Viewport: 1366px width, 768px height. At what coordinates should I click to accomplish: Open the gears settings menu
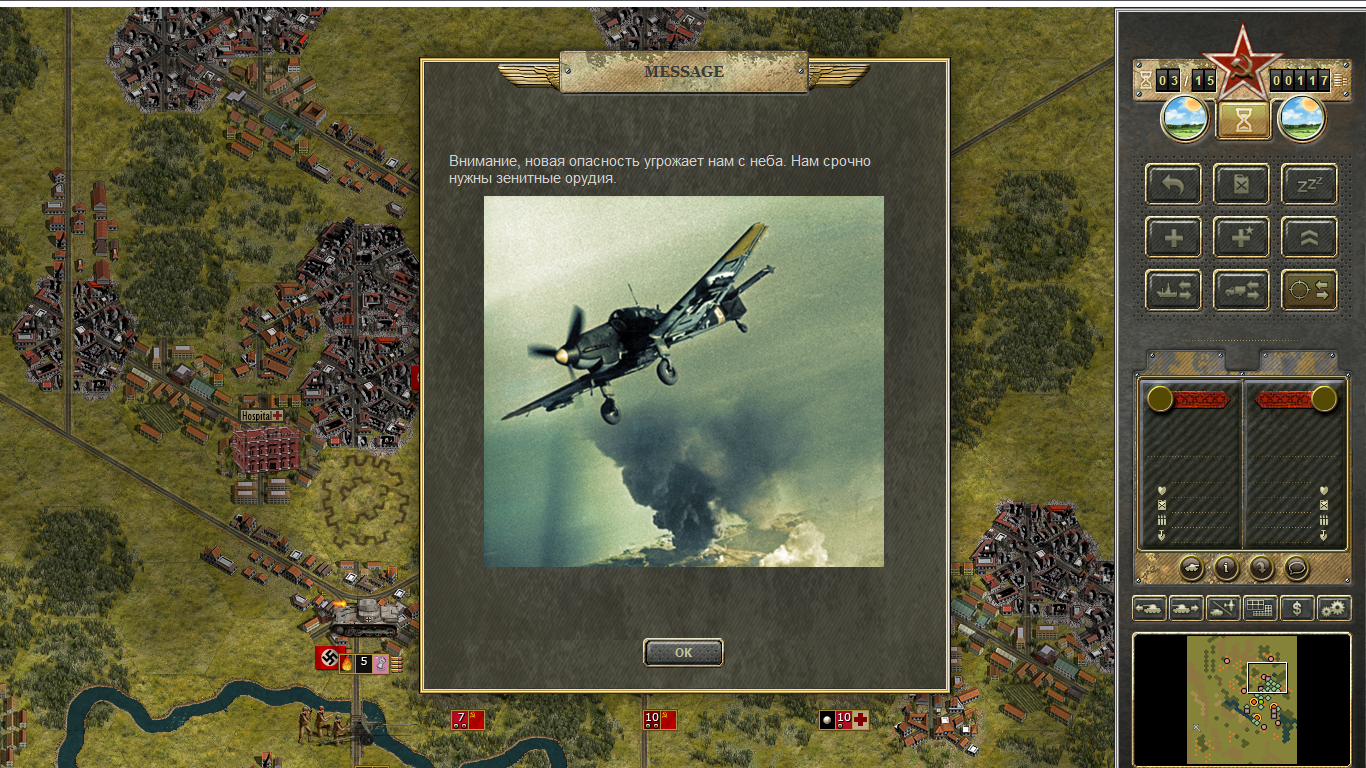coord(1334,607)
